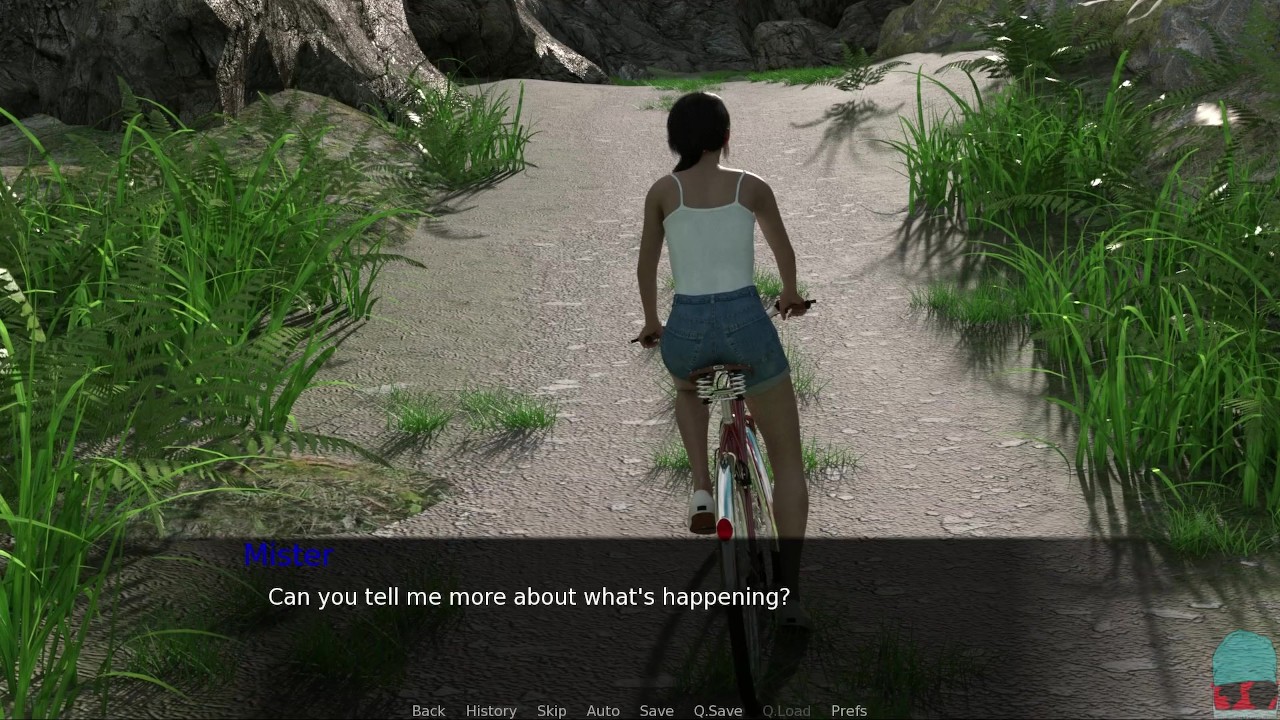
Task: Click the teal character icon
Action: point(1244,672)
